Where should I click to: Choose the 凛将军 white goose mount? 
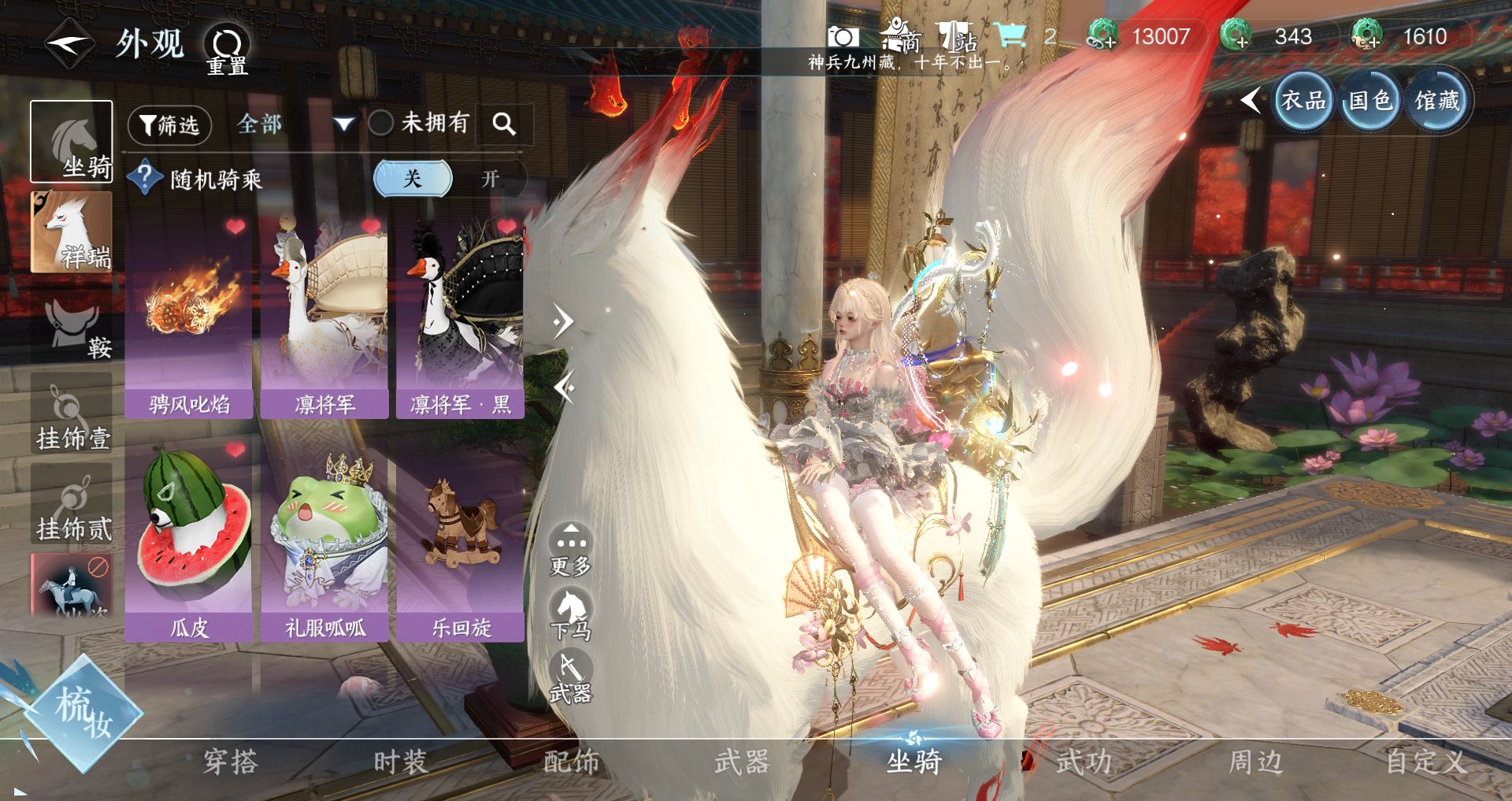point(324,317)
